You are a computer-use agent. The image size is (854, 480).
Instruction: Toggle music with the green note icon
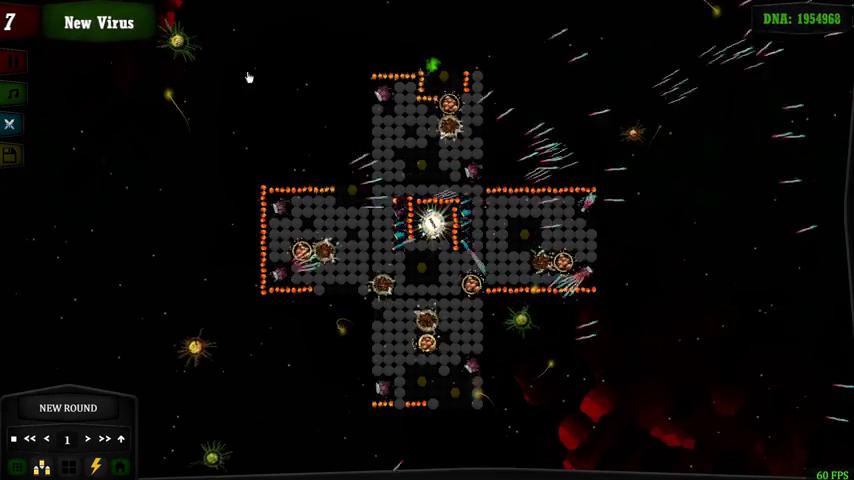(11, 93)
